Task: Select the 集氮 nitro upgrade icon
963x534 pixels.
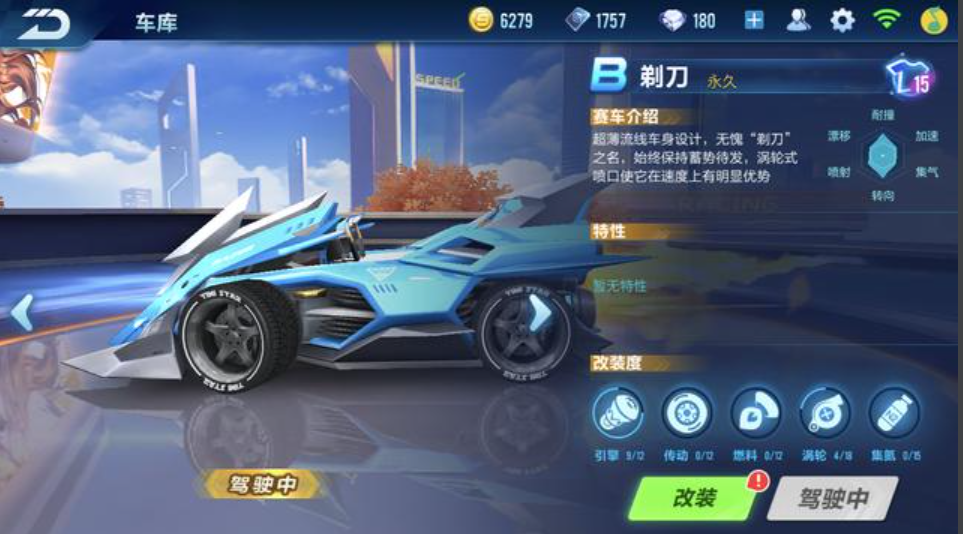Action: click(893, 412)
